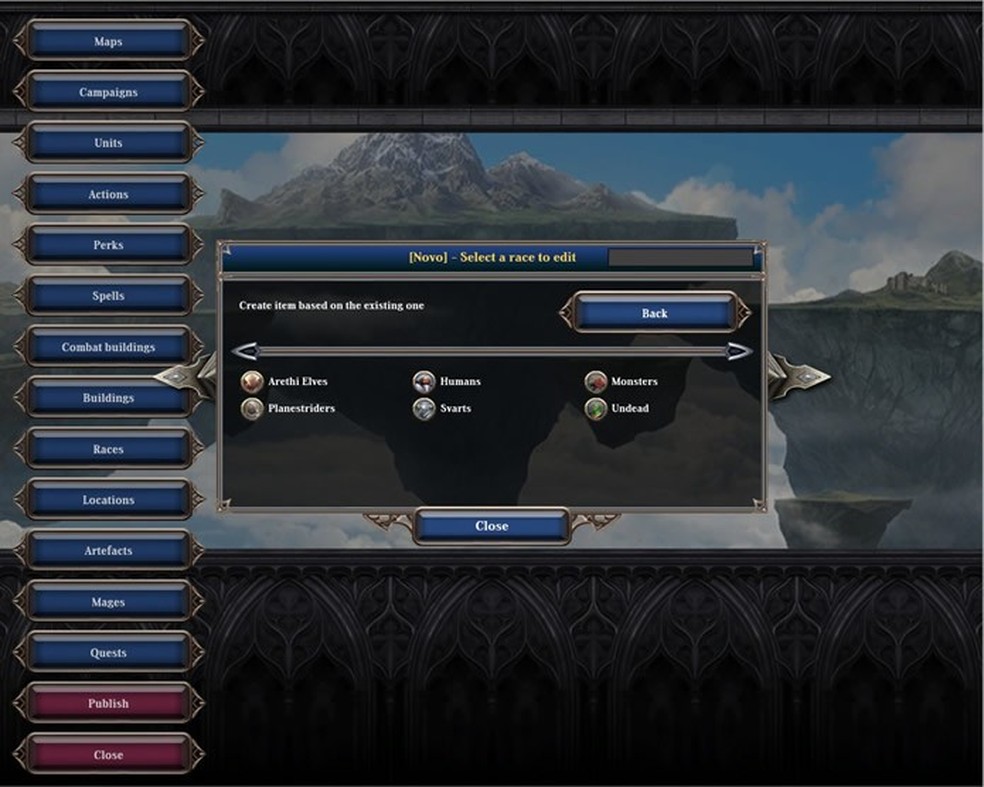Show the Spells editor
This screenshot has height=787, width=984.
click(x=108, y=297)
